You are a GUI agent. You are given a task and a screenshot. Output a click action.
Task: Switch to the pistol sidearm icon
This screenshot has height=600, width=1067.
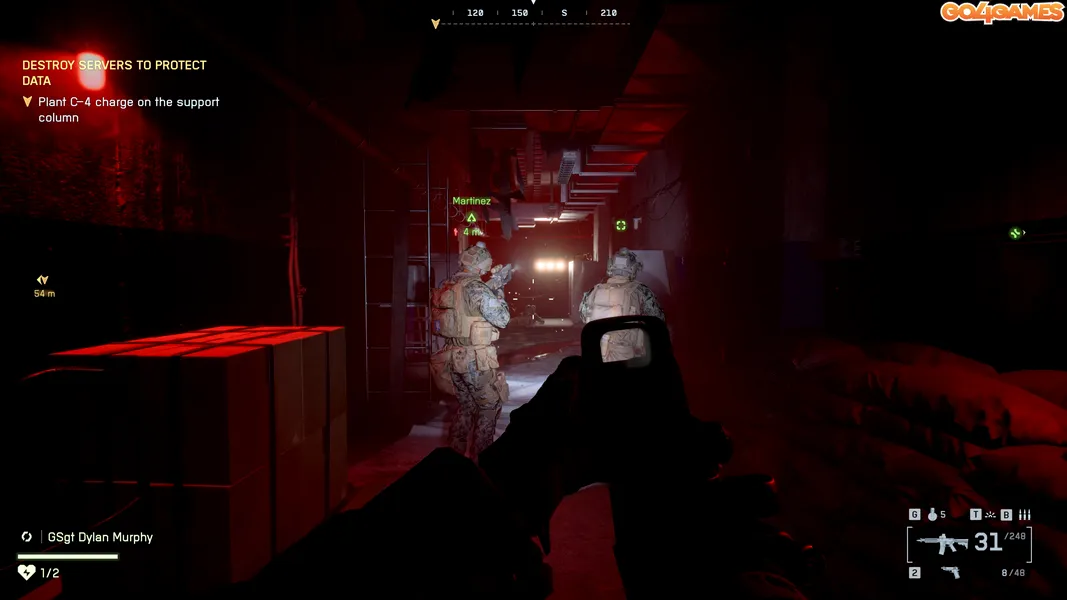coord(950,573)
